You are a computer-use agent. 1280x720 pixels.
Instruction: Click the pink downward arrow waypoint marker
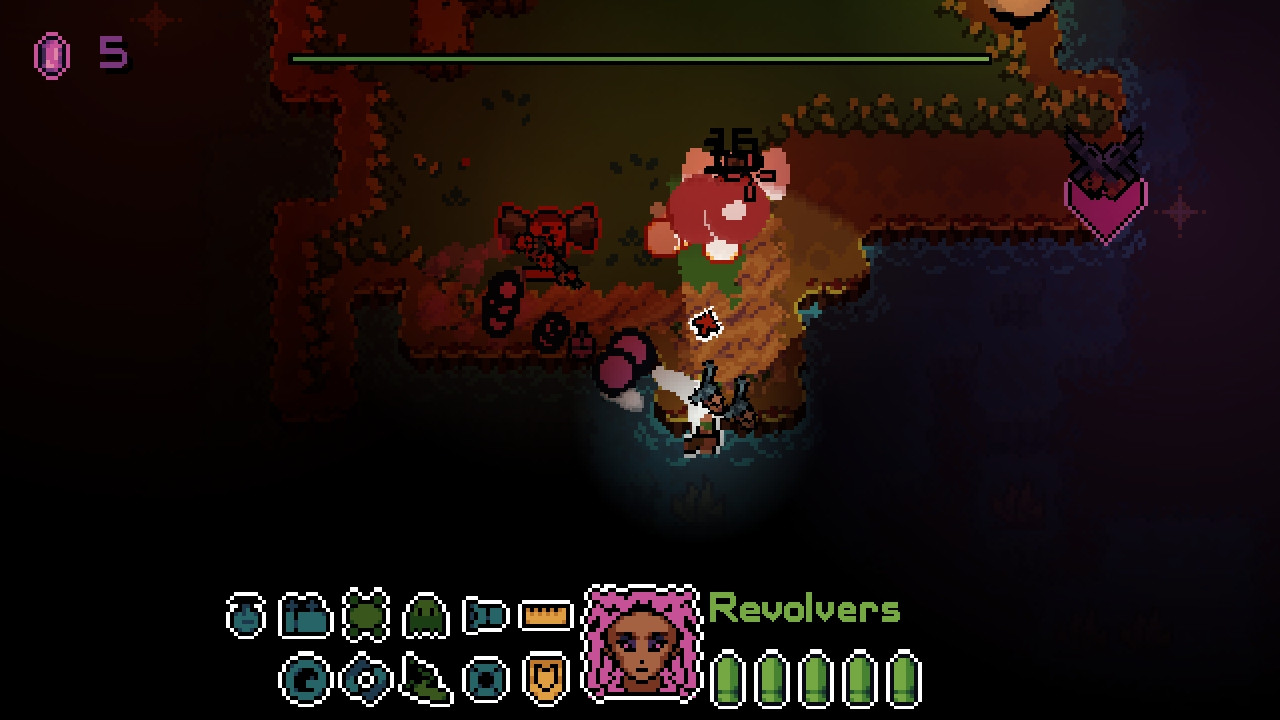1104,210
